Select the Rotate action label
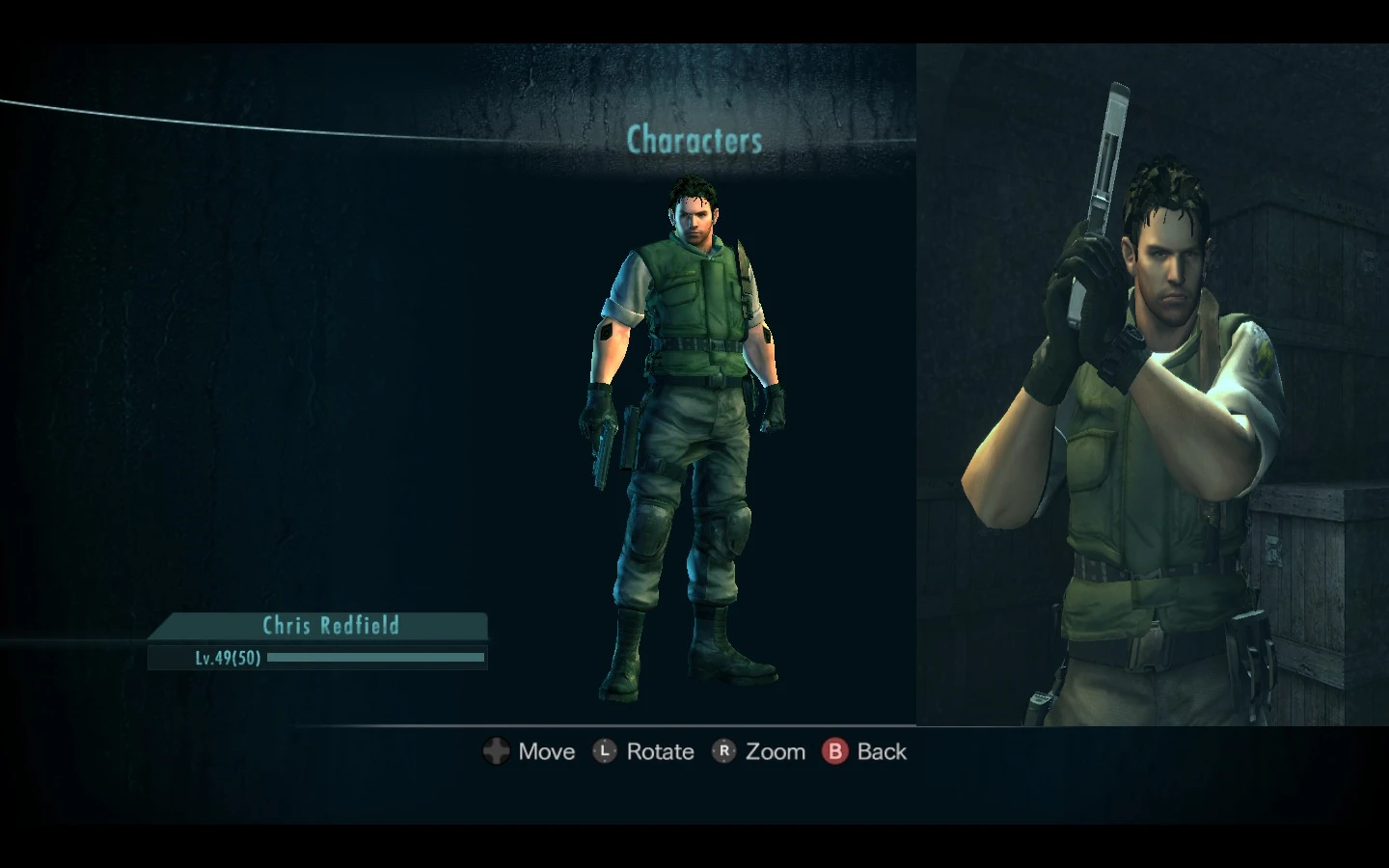Image resolution: width=1389 pixels, height=868 pixels. click(659, 751)
